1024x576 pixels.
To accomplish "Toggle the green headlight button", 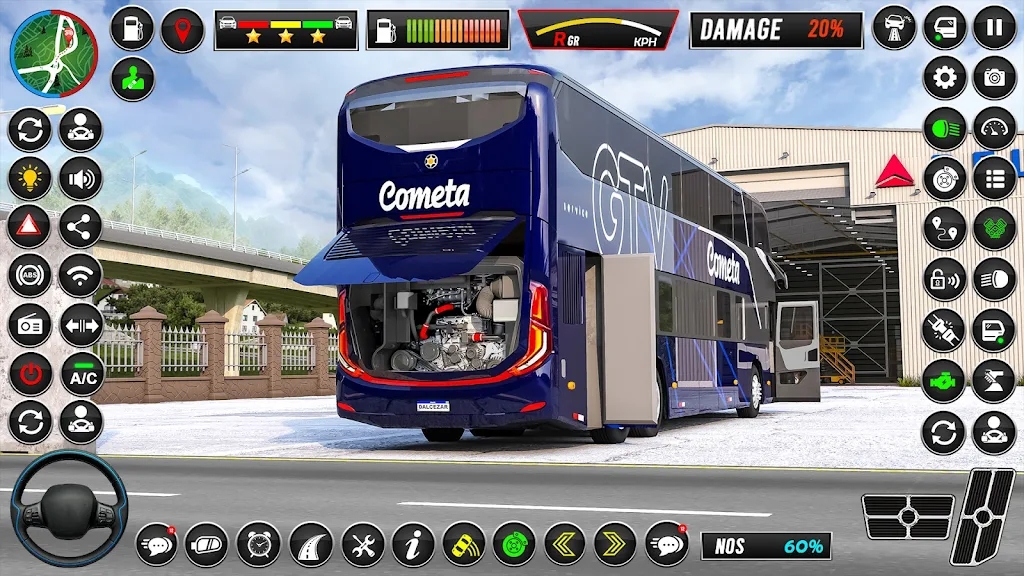I will click(944, 128).
